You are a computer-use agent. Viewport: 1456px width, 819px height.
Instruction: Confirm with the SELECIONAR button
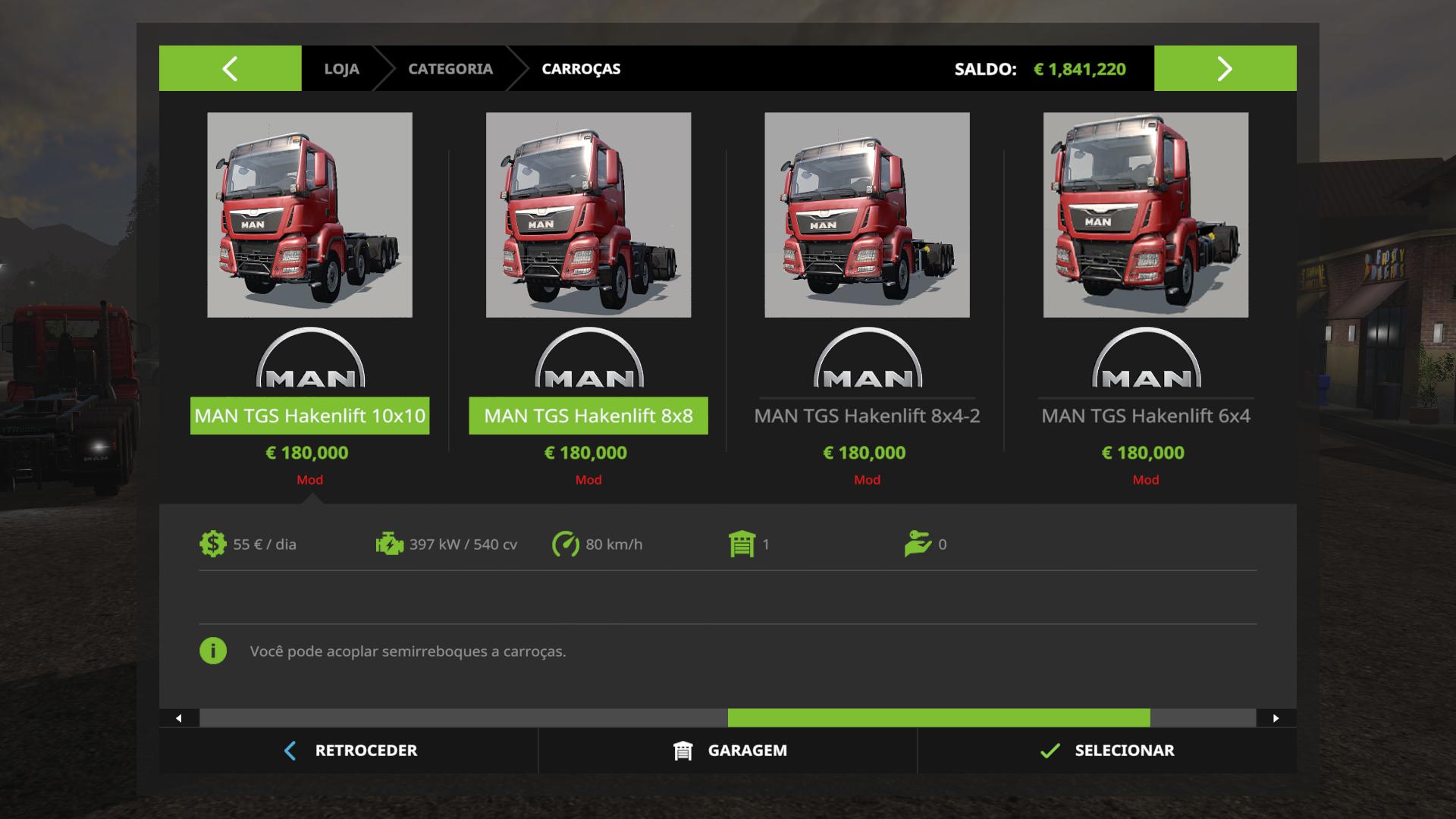pyautogui.click(x=1107, y=751)
